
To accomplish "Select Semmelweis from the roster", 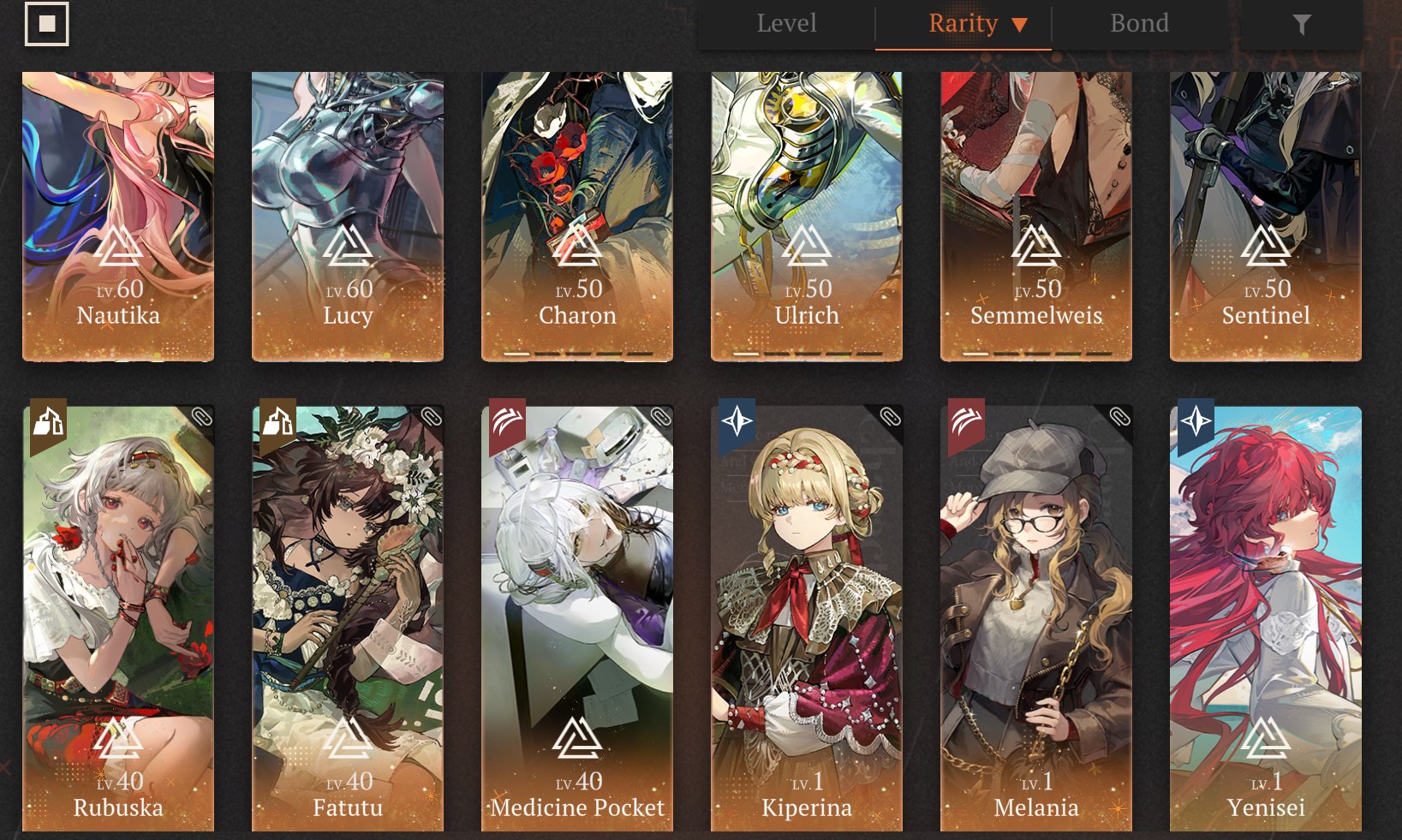I will pos(1036,216).
